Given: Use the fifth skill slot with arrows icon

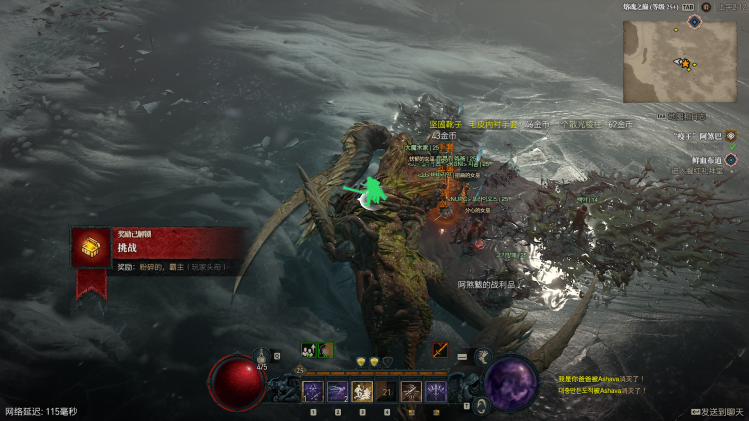Looking at the screenshot, I should pyautogui.click(x=411, y=392).
